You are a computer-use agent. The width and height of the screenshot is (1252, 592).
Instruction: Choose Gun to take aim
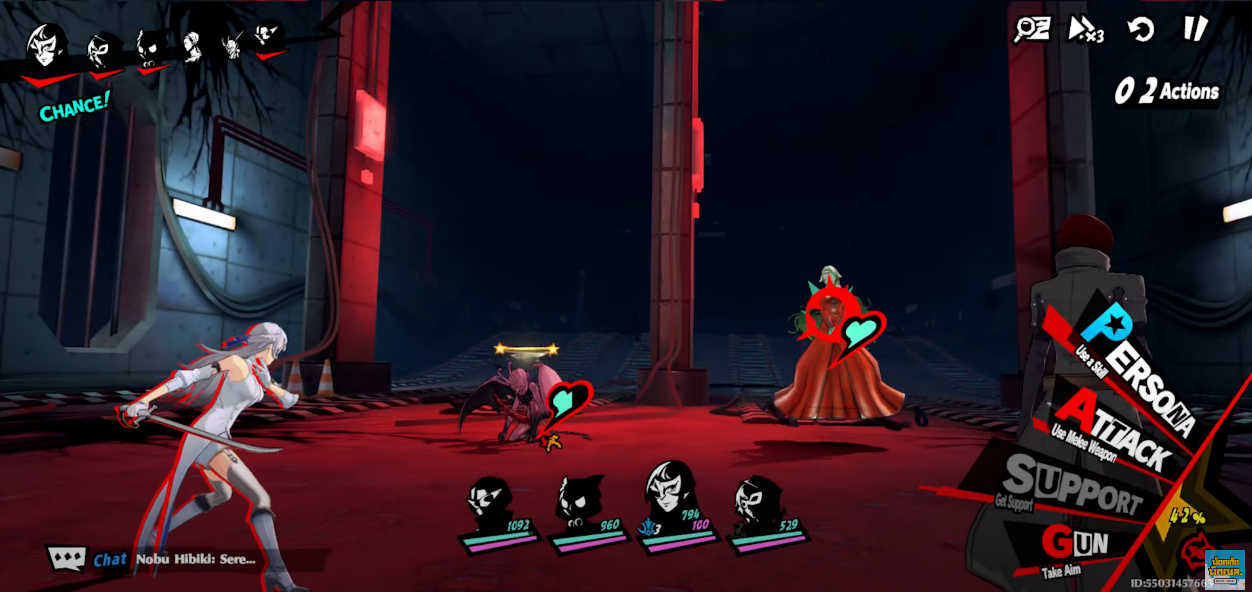click(1074, 545)
